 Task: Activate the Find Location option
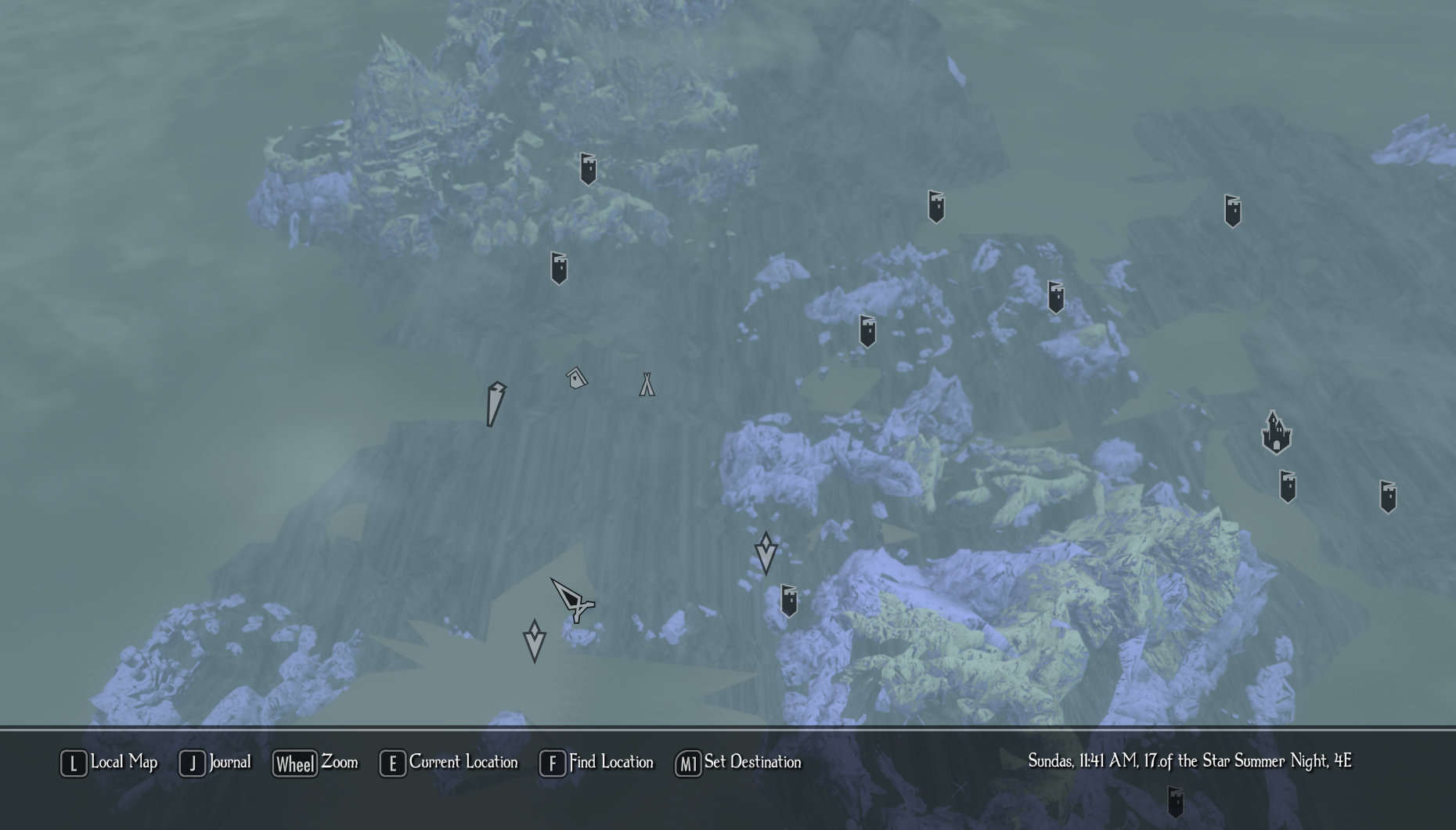(x=596, y=763)
